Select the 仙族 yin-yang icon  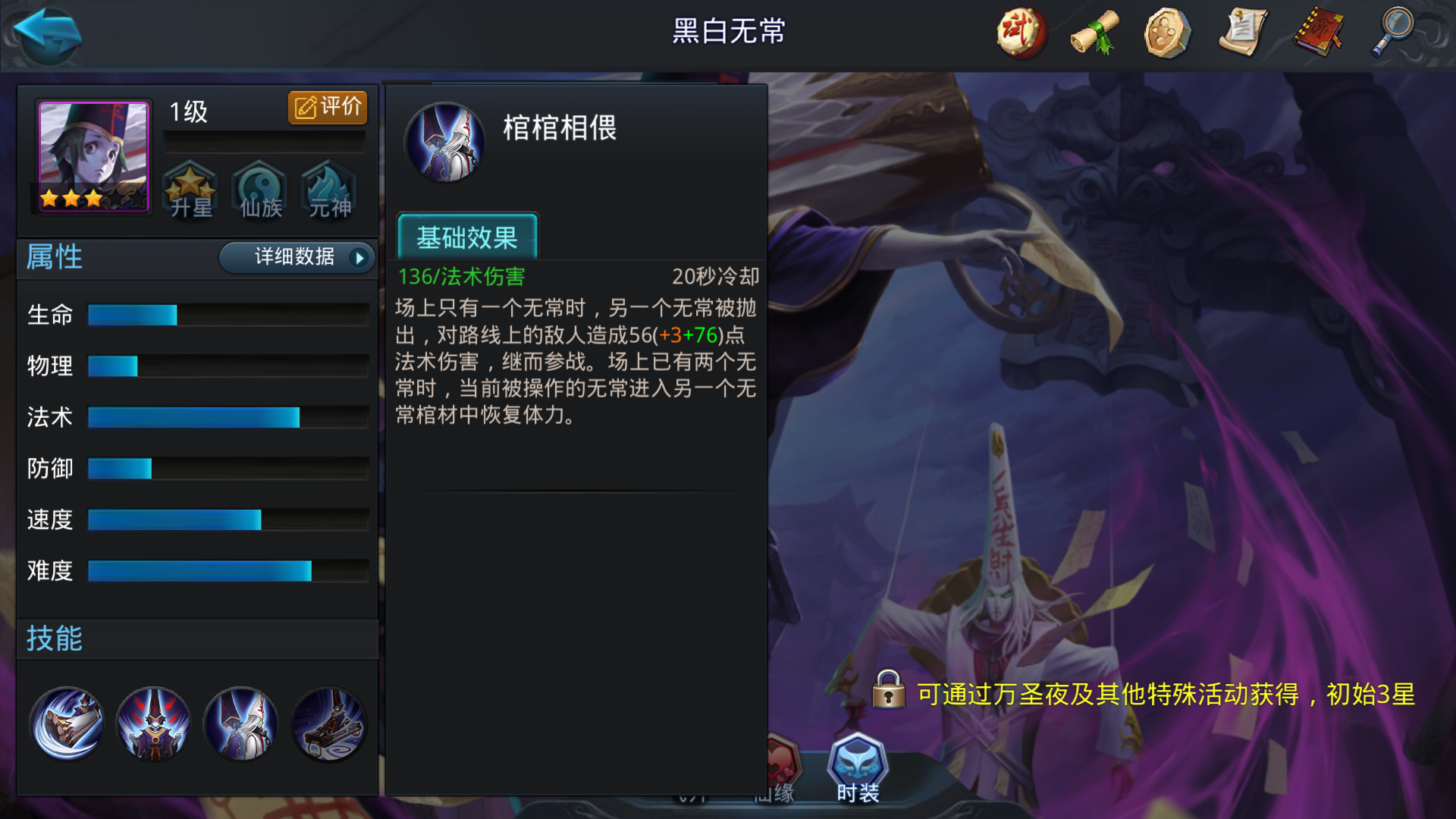coord(259,191)
